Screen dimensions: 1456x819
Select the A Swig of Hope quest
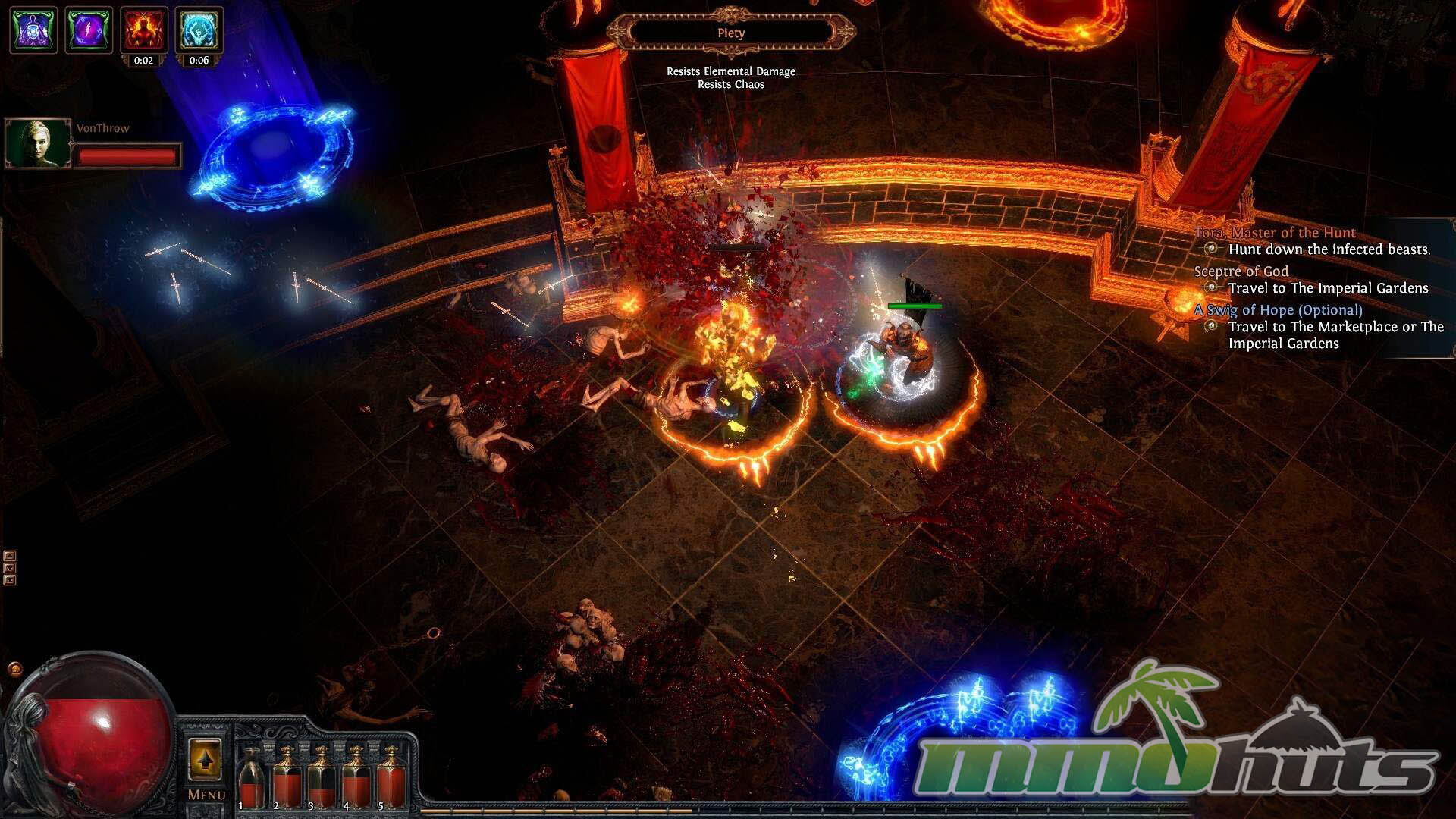(x=1278, y=310)
